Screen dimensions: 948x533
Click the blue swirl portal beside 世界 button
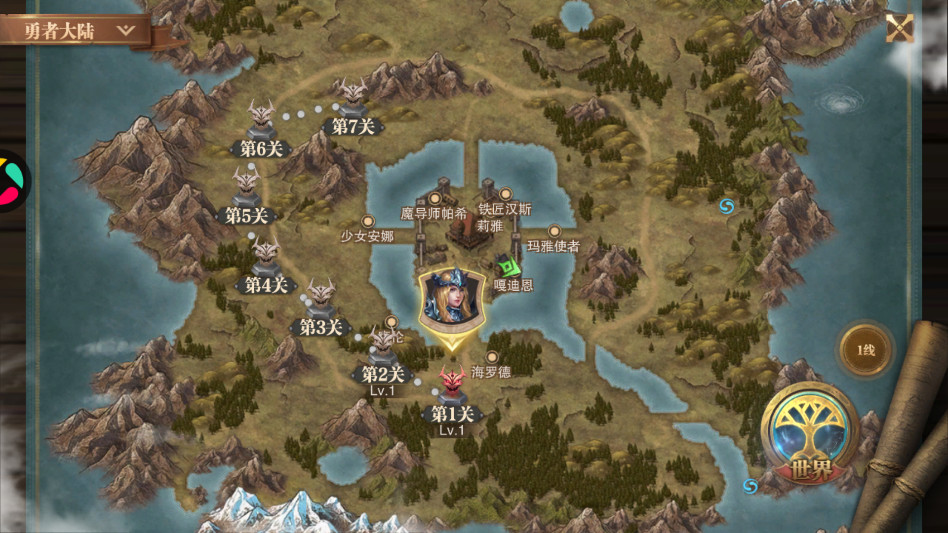click(x=751, y=486)
